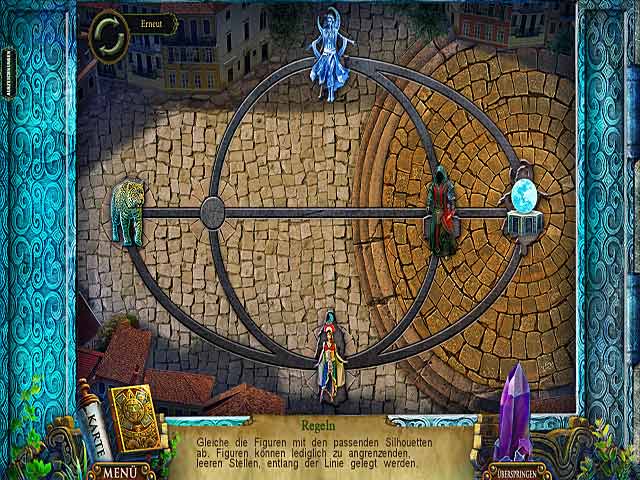
Task: Select the red hooded figure piece
Action: (x=441, y=210)
